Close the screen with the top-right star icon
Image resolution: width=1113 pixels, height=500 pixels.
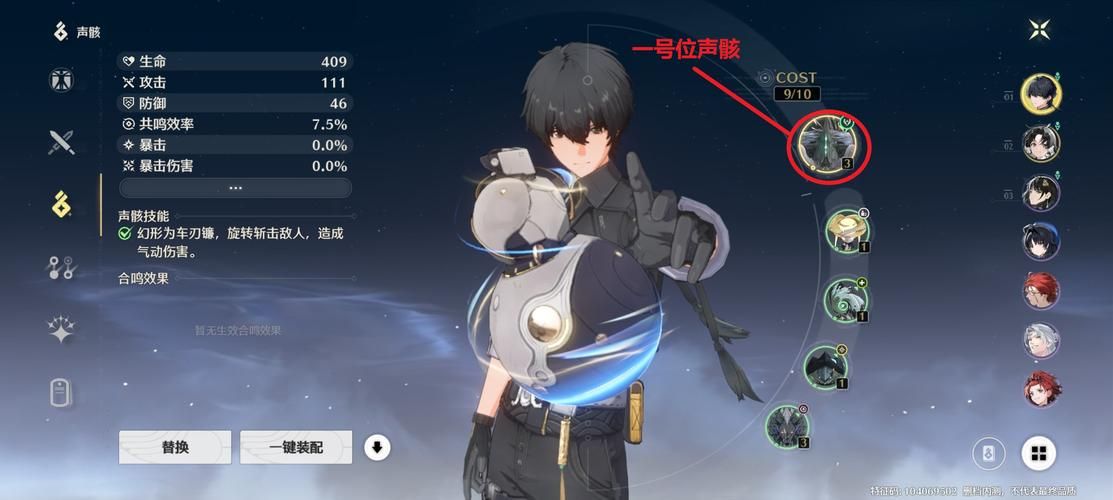(x=1040, y=29)
